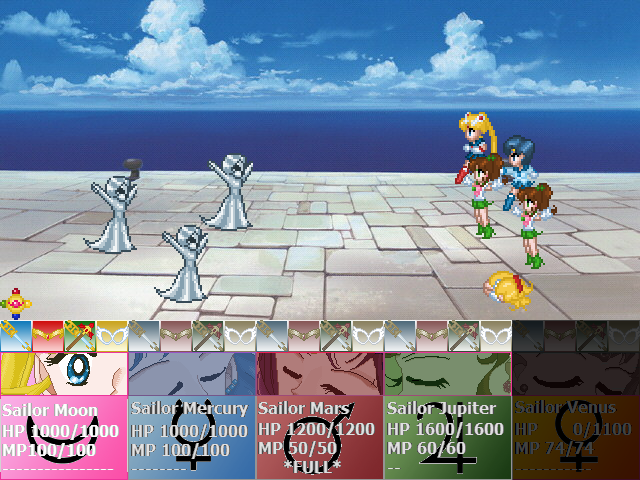
Task: Select the Sailor Moon party panel
Action: point(64,415)
